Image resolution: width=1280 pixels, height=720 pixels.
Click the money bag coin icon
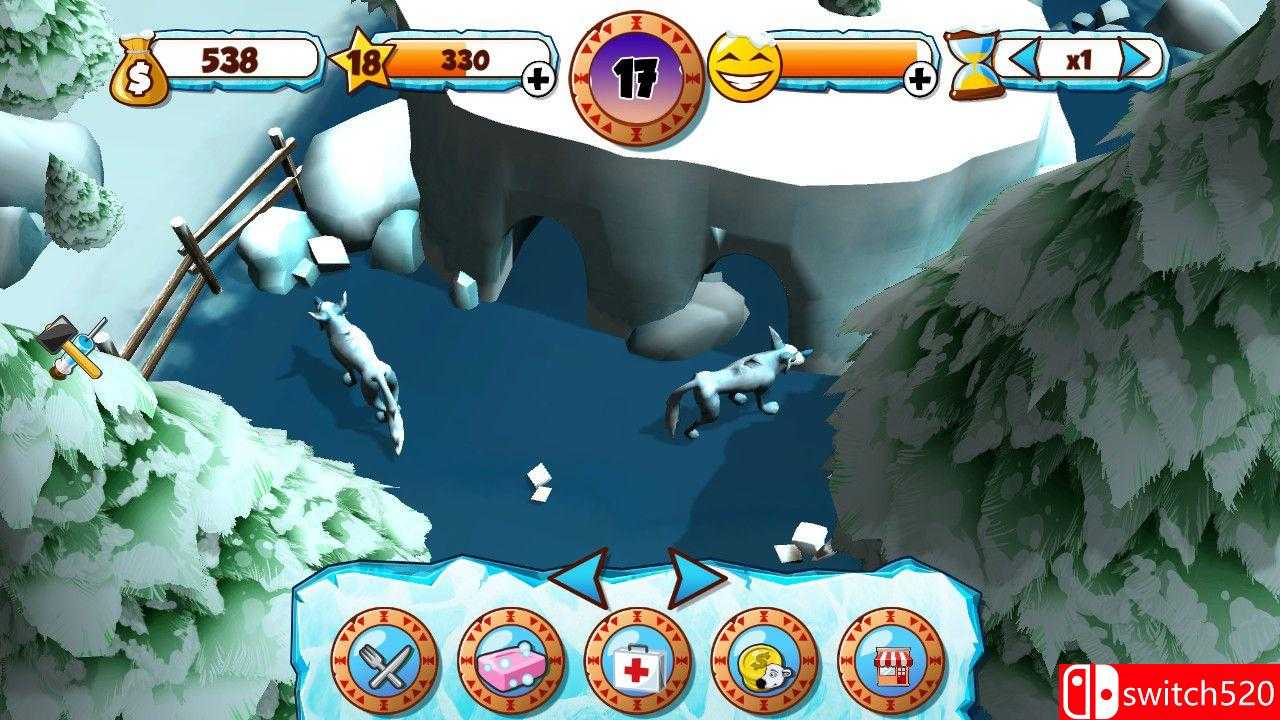click(x=140, y=66)
